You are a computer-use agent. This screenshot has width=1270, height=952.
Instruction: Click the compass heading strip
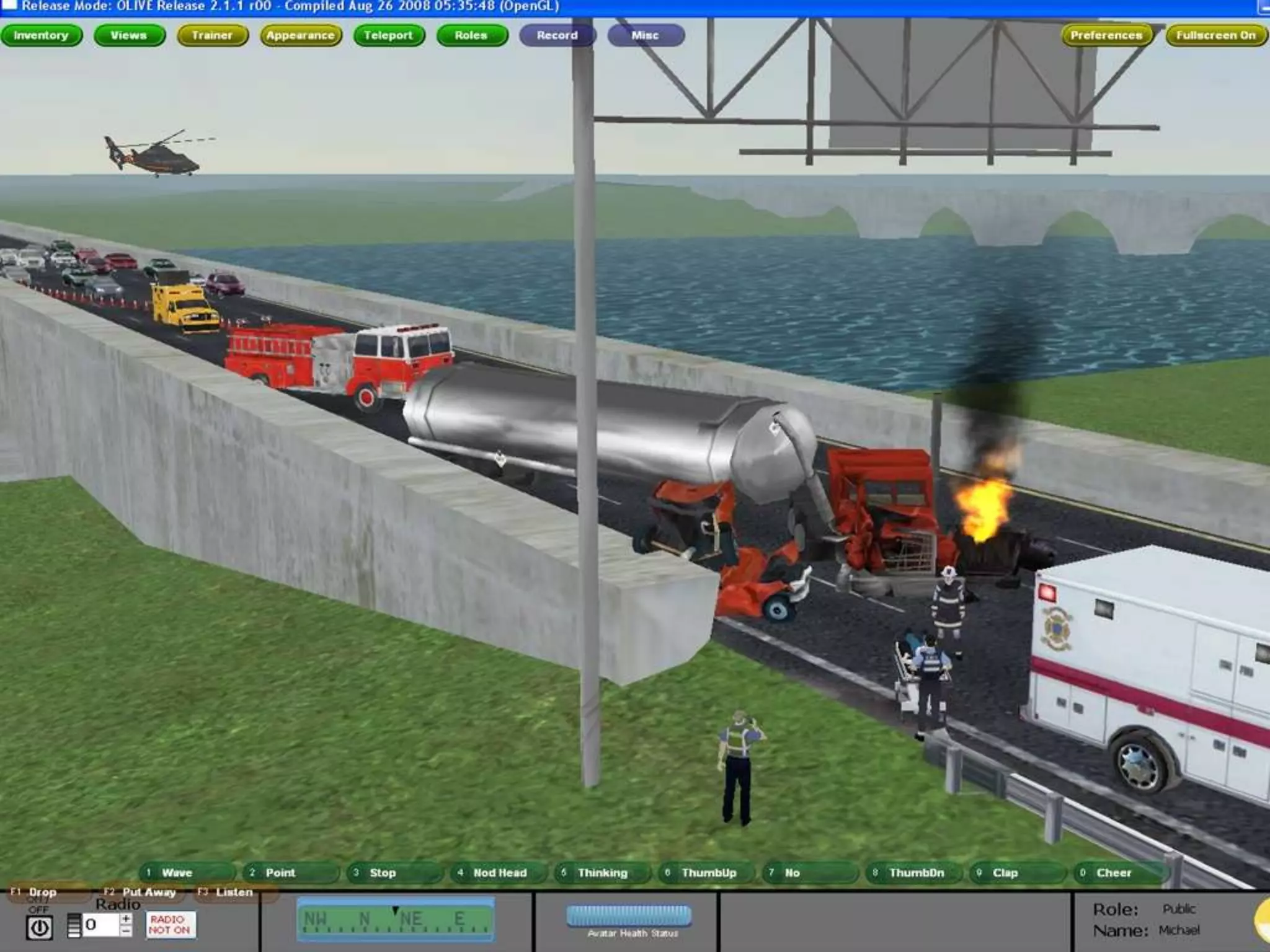395,920
